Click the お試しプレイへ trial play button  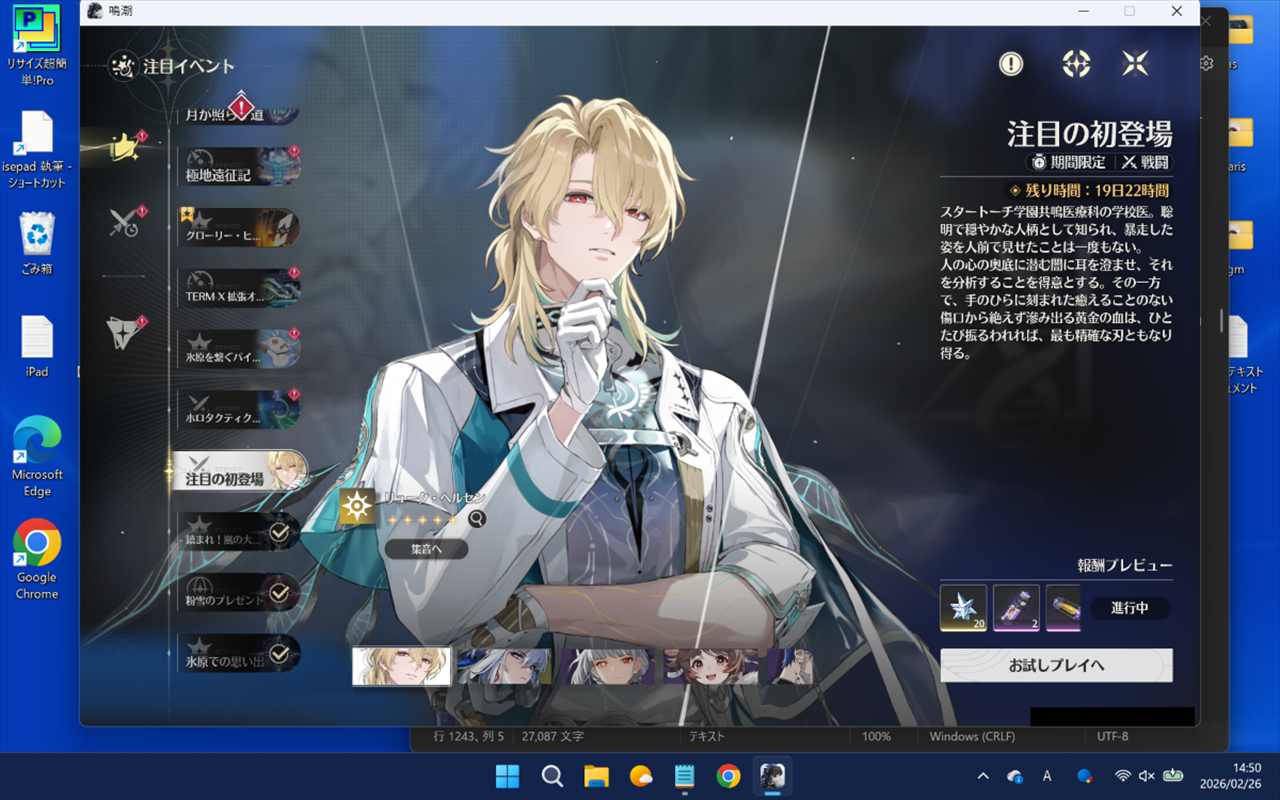tap(1056, 665)
